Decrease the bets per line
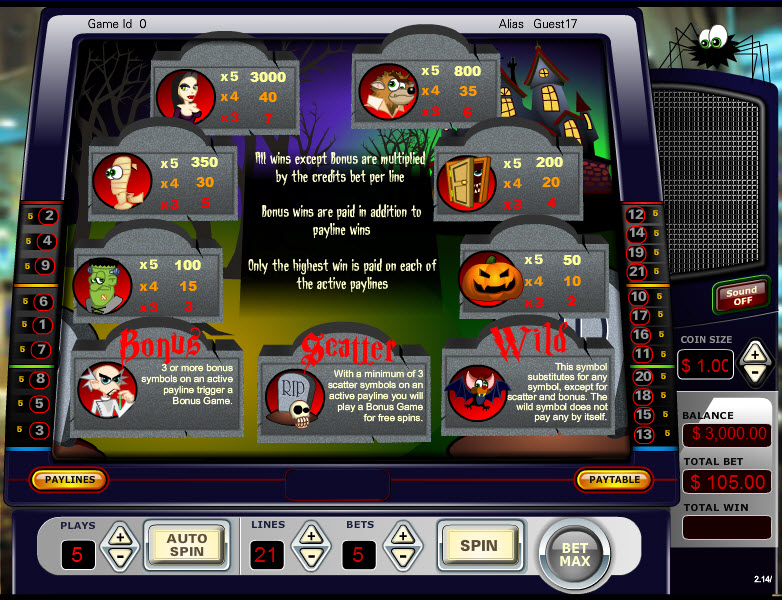The height and width of the screenshot is (600, 782). click(x=401, y=556)
